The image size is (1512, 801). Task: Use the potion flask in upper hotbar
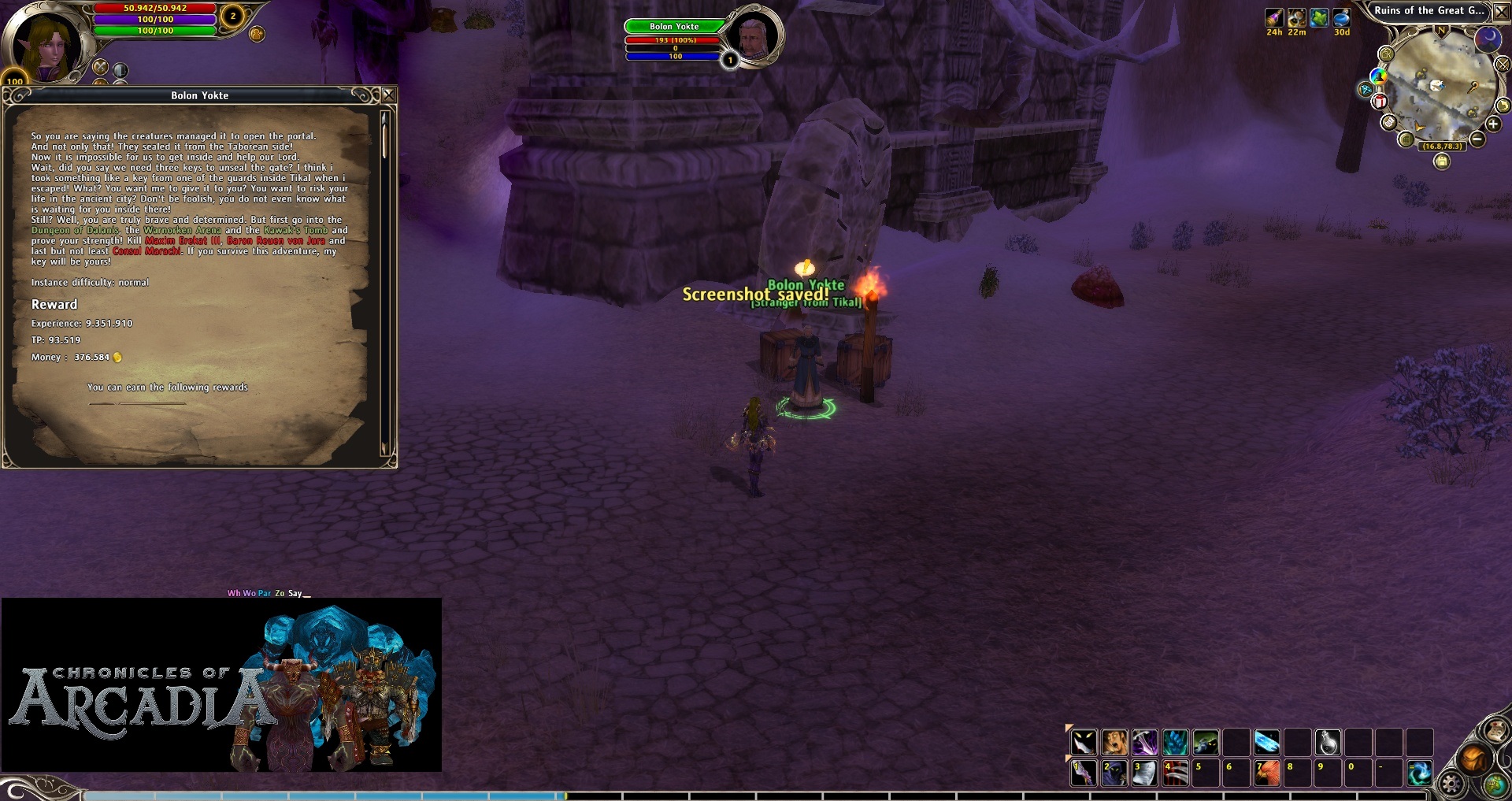click(1328, 742)
